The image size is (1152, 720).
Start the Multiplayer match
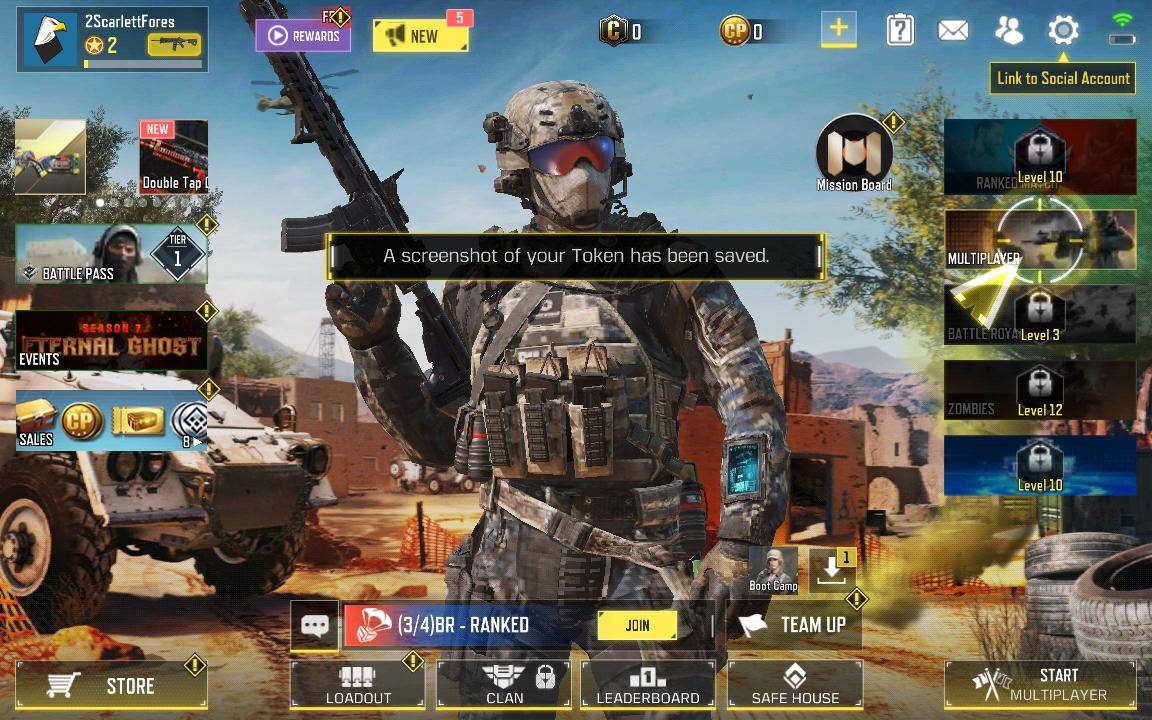[1040, 685]
